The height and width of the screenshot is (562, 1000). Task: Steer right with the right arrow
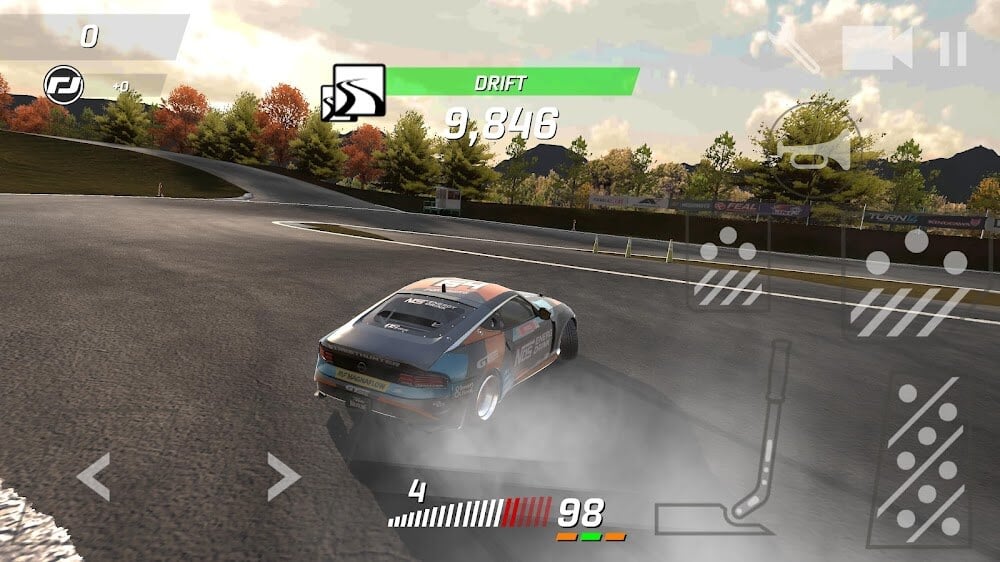(283, 476)
